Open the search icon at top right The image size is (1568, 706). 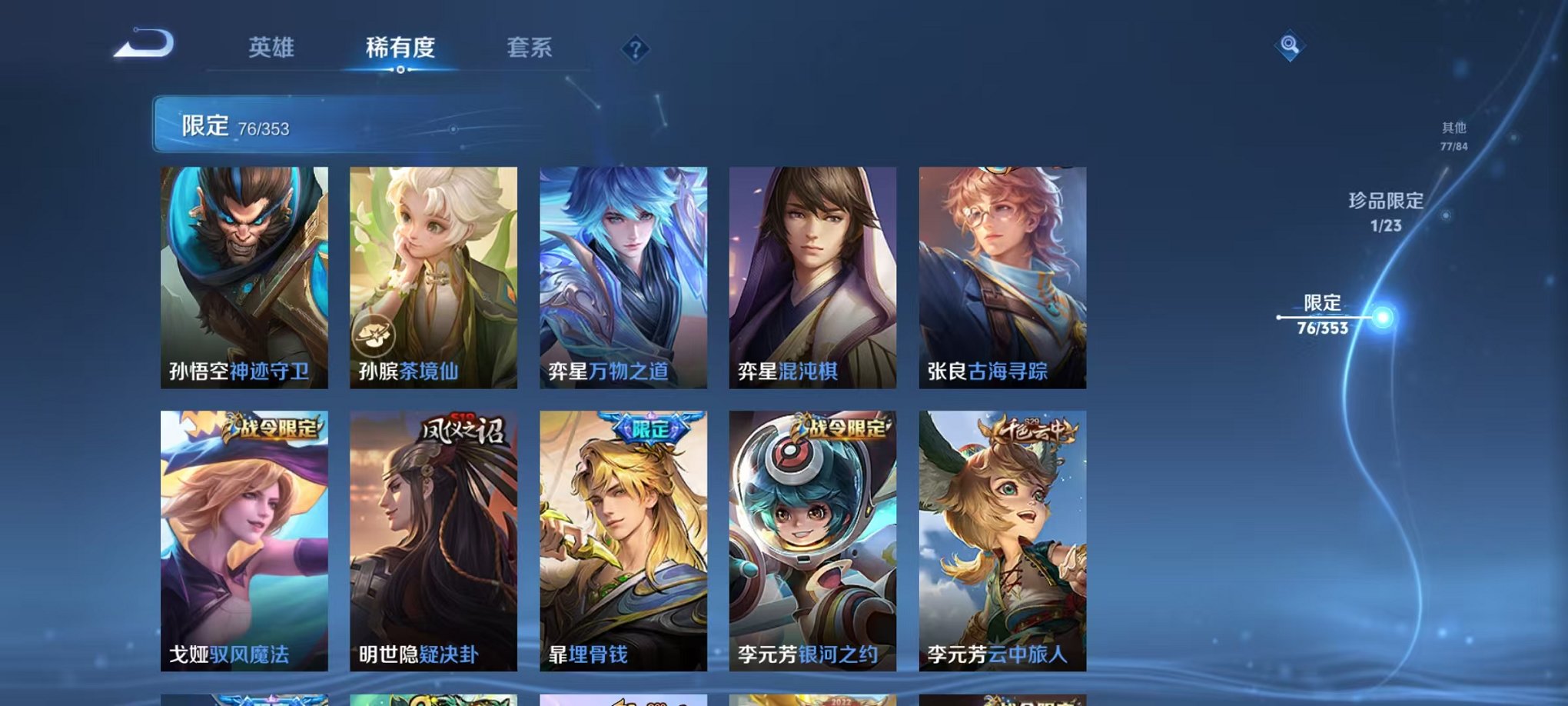tap(1291, 45)
